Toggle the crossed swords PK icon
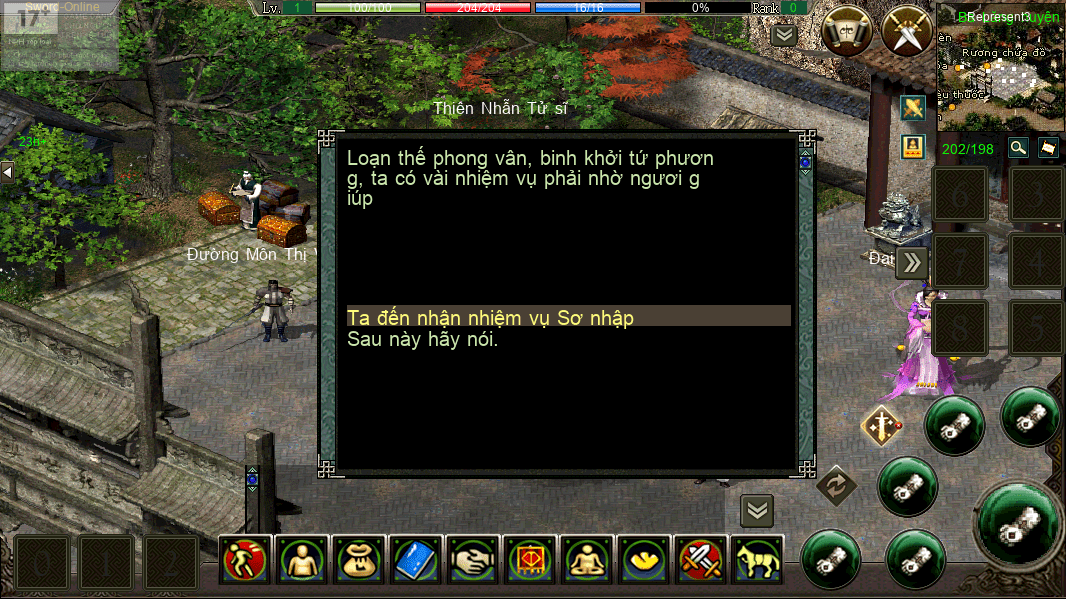Viewport: 1066px width, 599px height. tap(698, 559)
